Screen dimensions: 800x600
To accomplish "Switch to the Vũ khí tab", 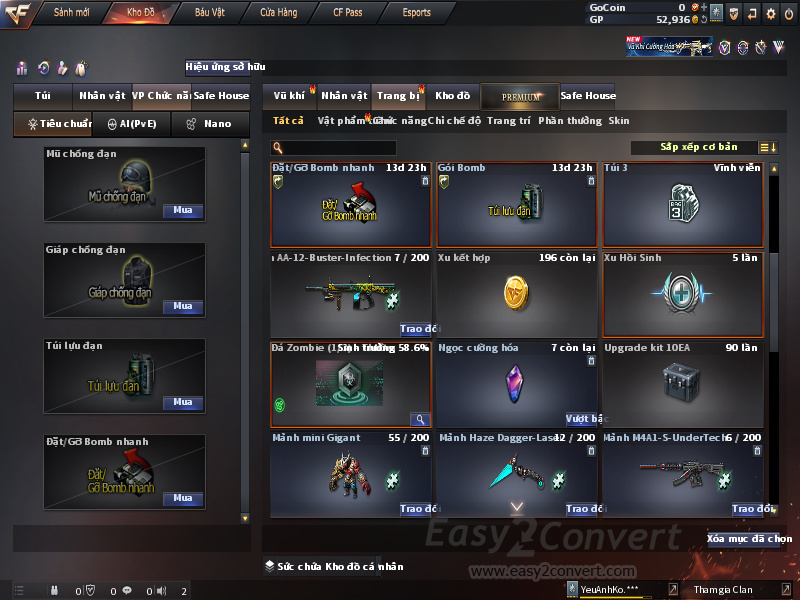I will [x=290, y=96].
